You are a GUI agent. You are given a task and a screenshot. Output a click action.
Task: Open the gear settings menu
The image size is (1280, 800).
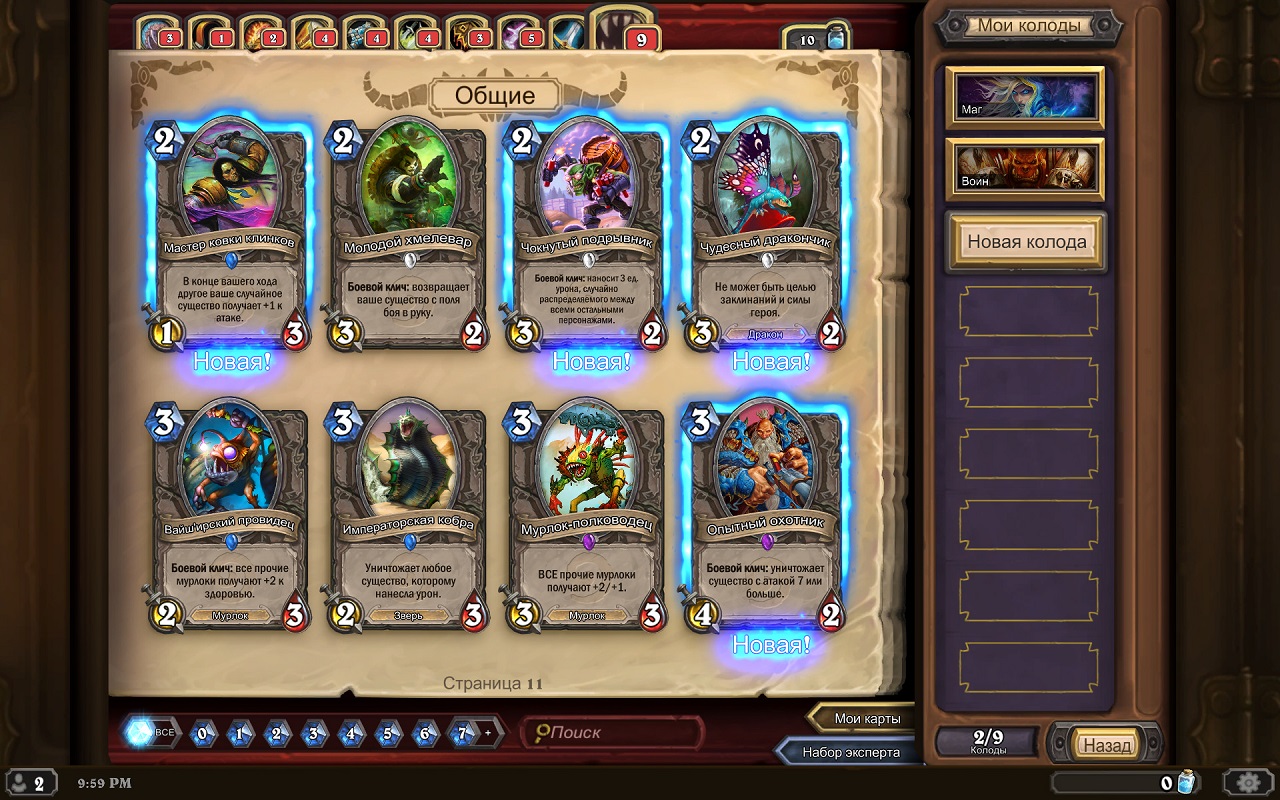[x=1248, y=782]
